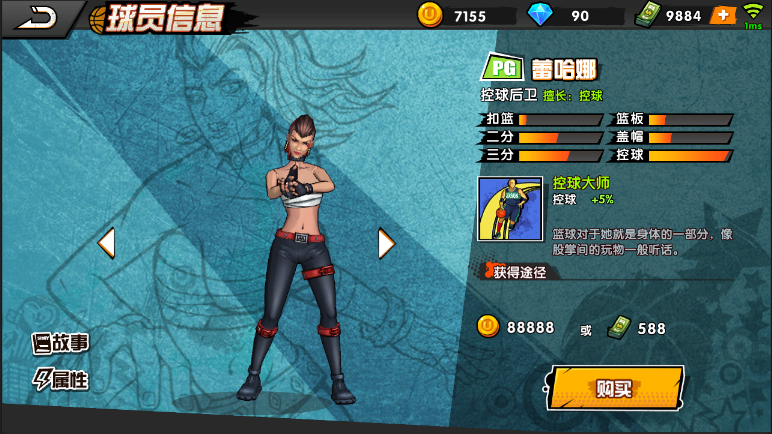Show the next player with right arrow
This screenshot has height=434, width=772.
[386, 243]
